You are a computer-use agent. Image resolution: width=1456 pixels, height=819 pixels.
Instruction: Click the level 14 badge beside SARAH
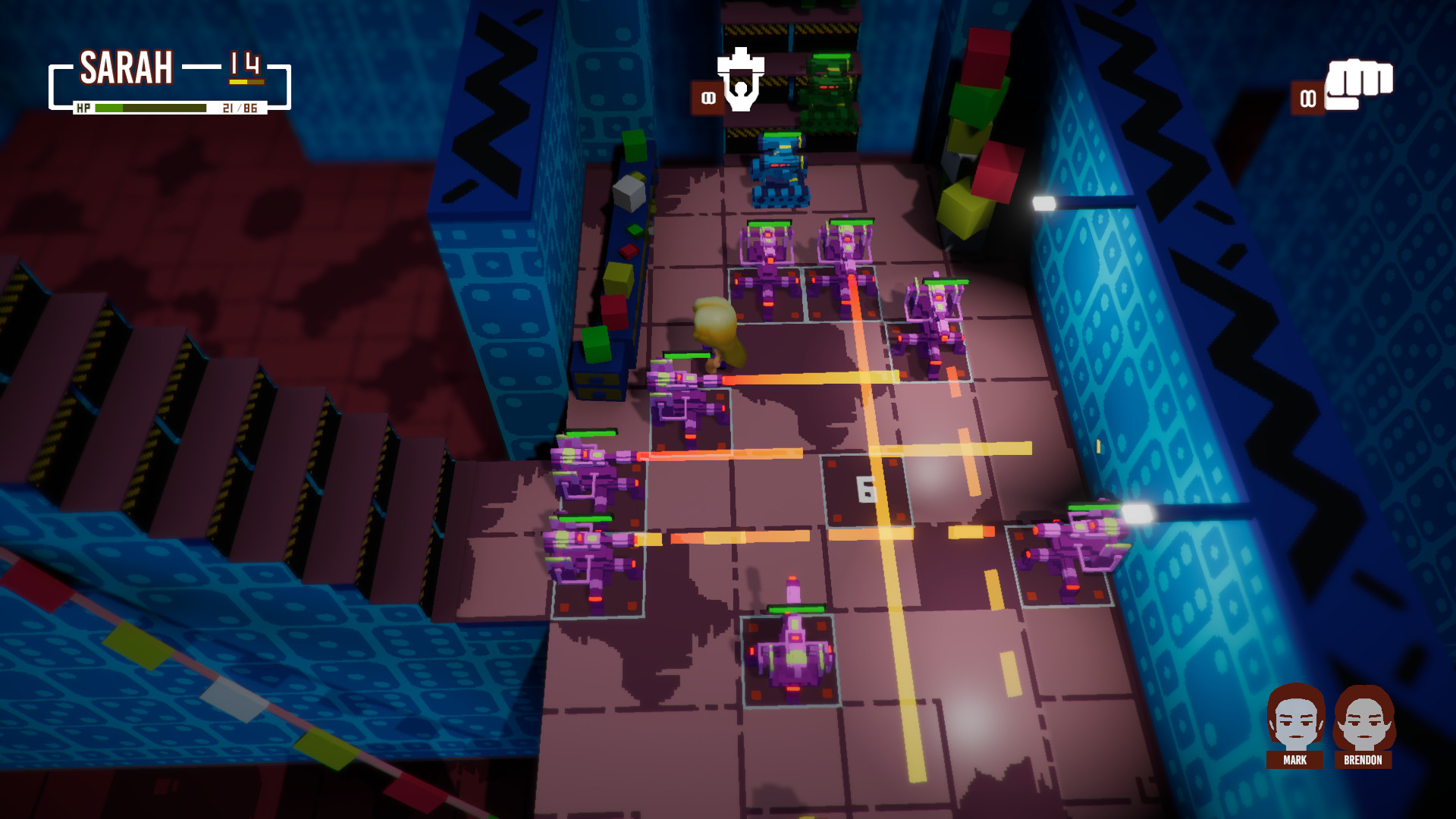[x=244, y=64]
